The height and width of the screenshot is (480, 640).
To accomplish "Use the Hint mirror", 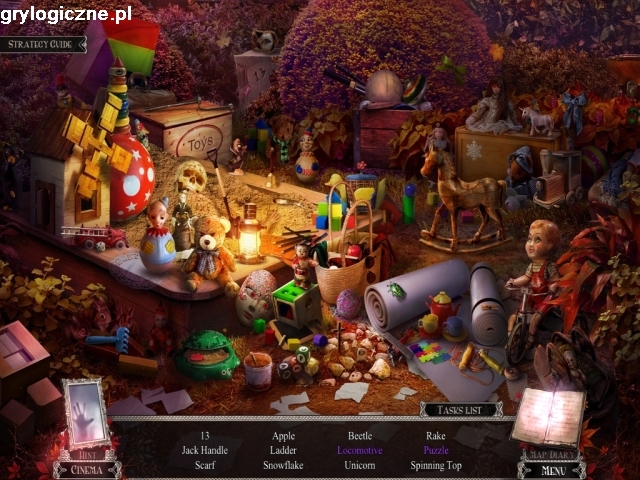I will click(x=85, y=416).
